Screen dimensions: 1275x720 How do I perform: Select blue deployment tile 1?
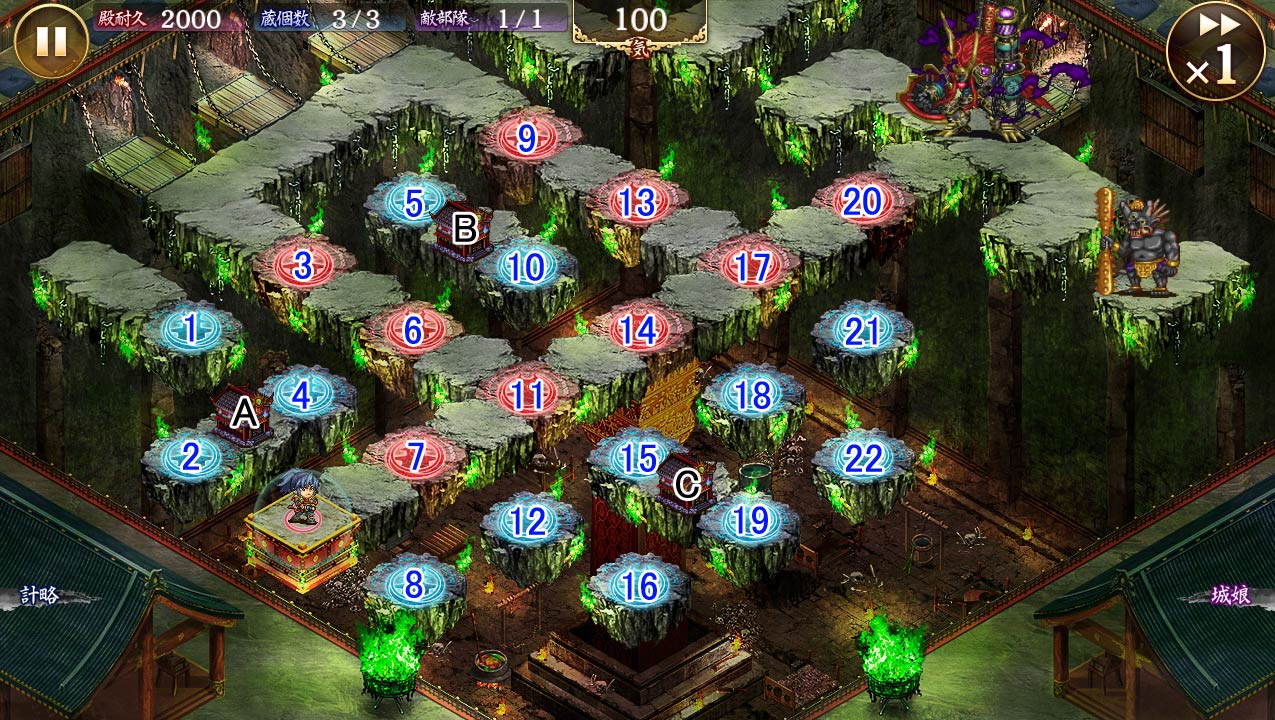click(190, 326)
